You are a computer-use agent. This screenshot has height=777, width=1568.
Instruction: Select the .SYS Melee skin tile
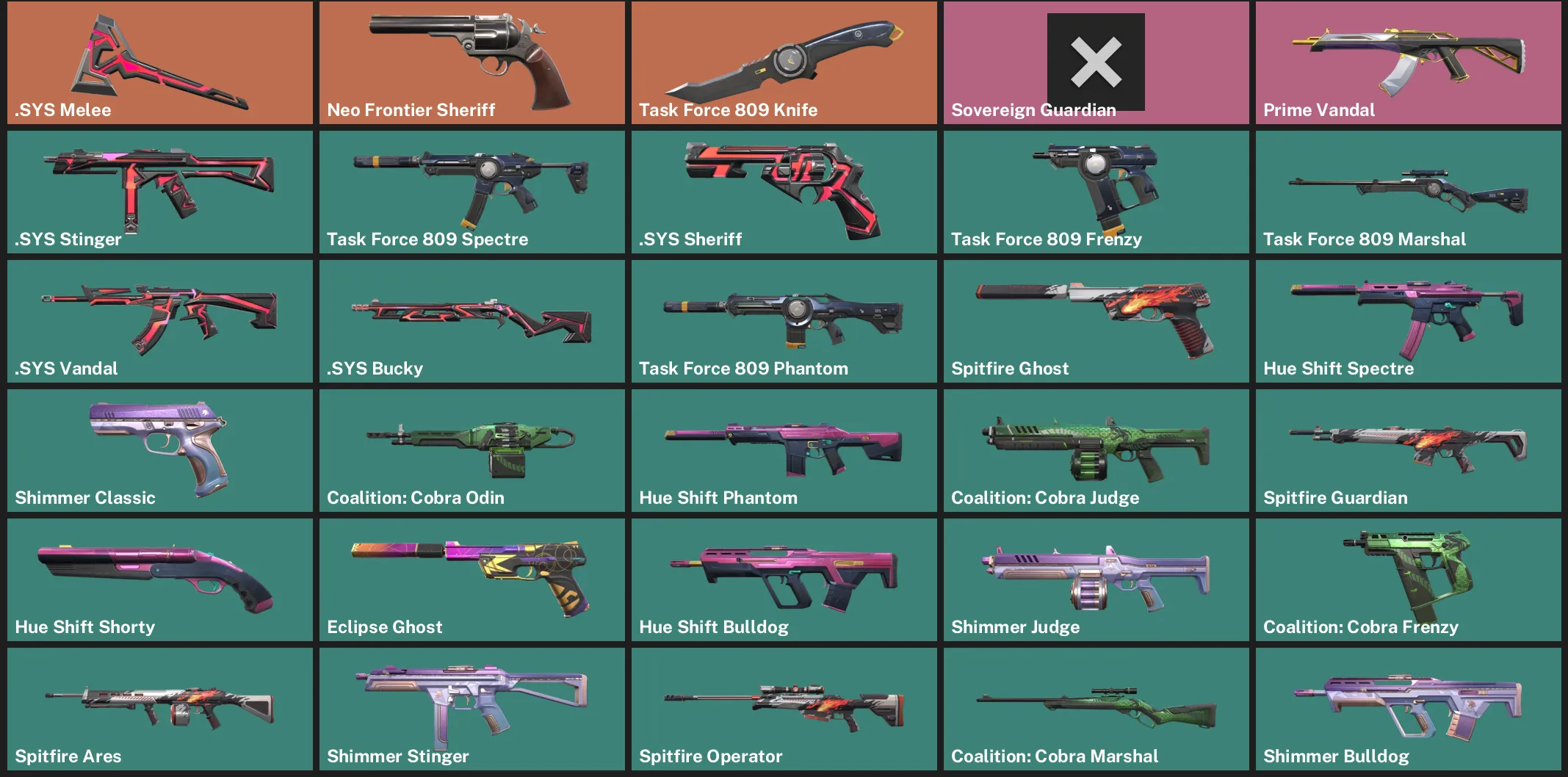pos(159,62)
